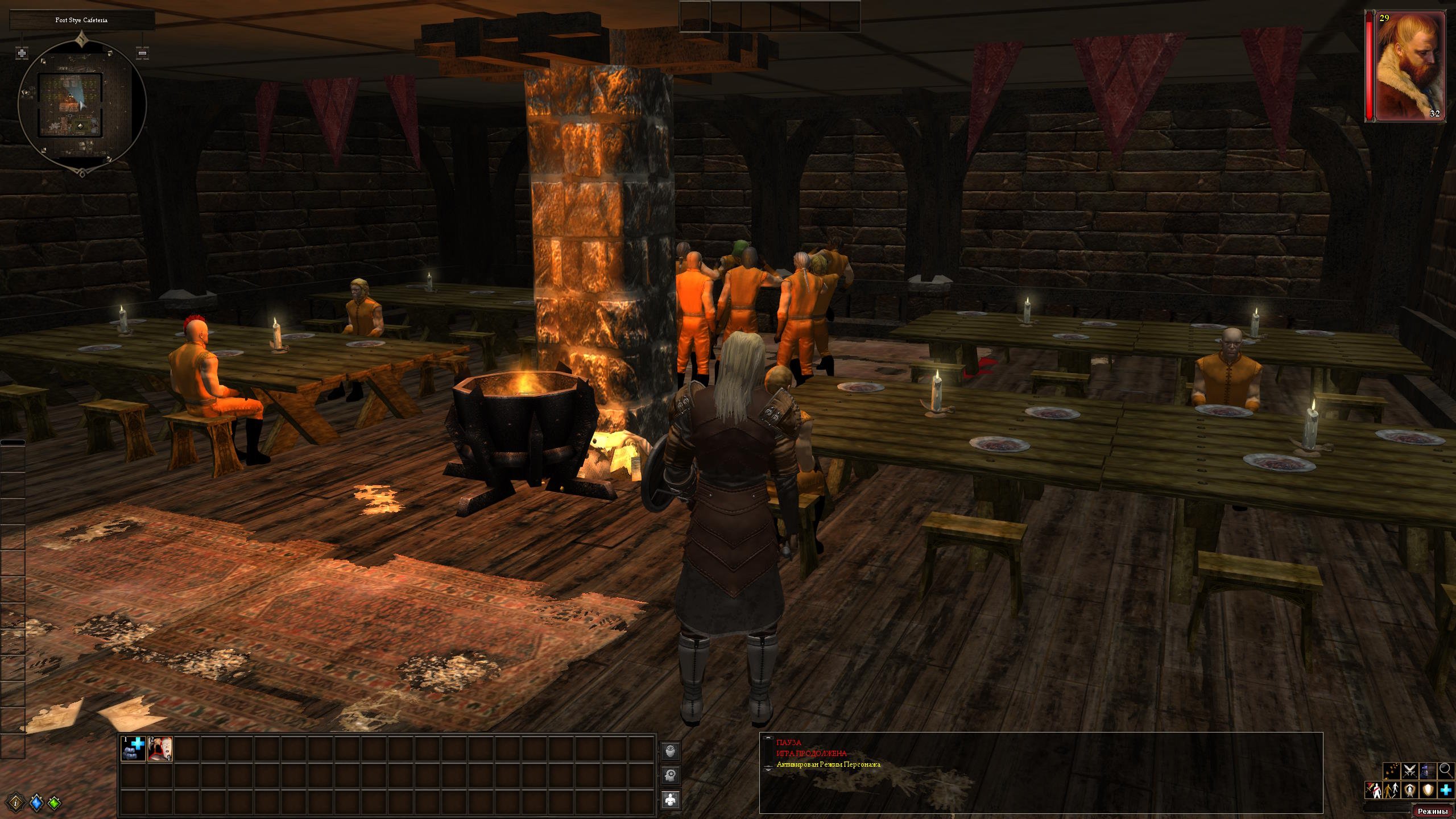The height and width of the screenshot is (819, 1456).
Task: Select the glowing golden shield mode icon
Action: (1428, 790)
